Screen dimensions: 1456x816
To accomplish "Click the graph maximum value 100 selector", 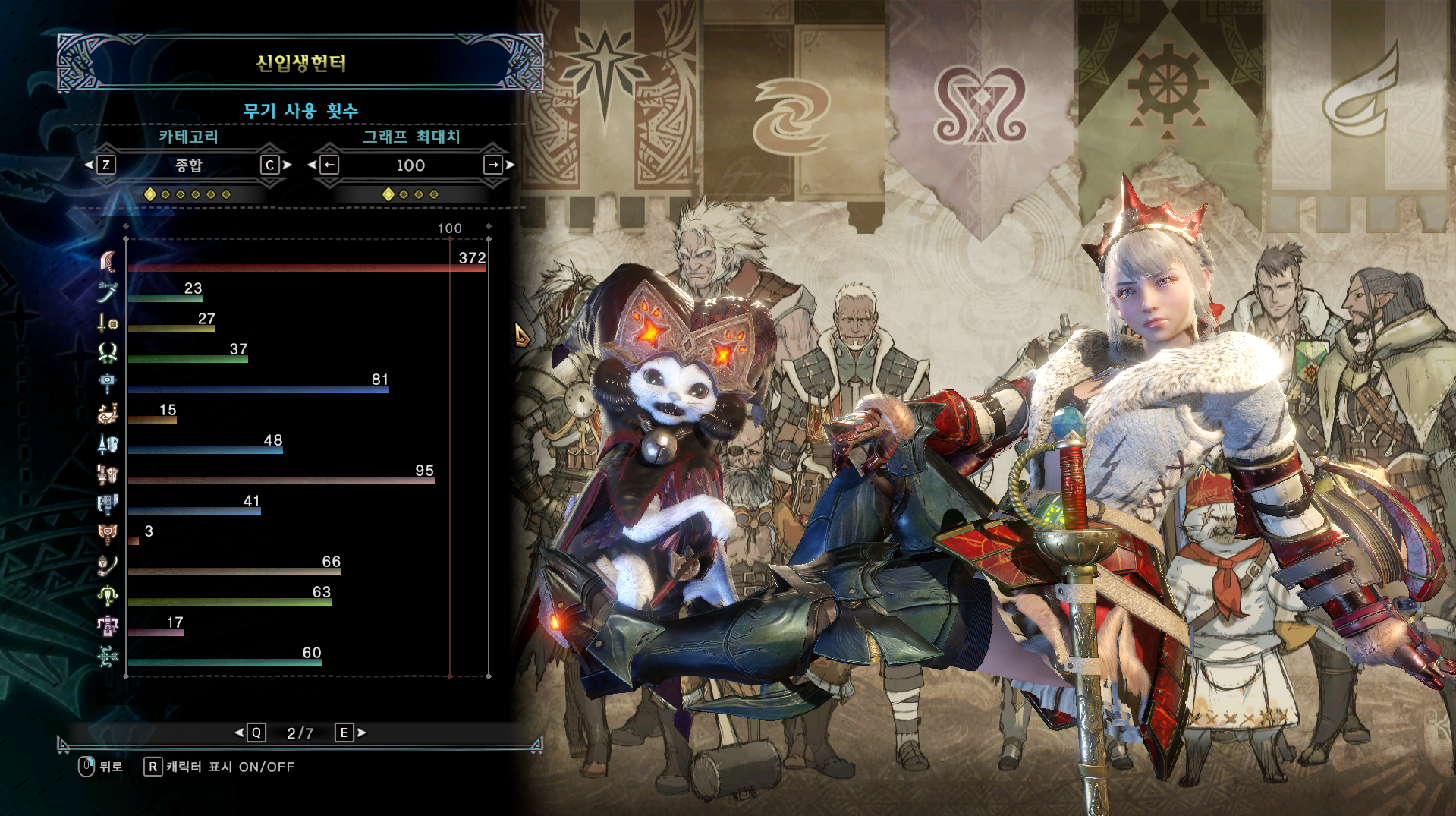I will click(410, 165).
